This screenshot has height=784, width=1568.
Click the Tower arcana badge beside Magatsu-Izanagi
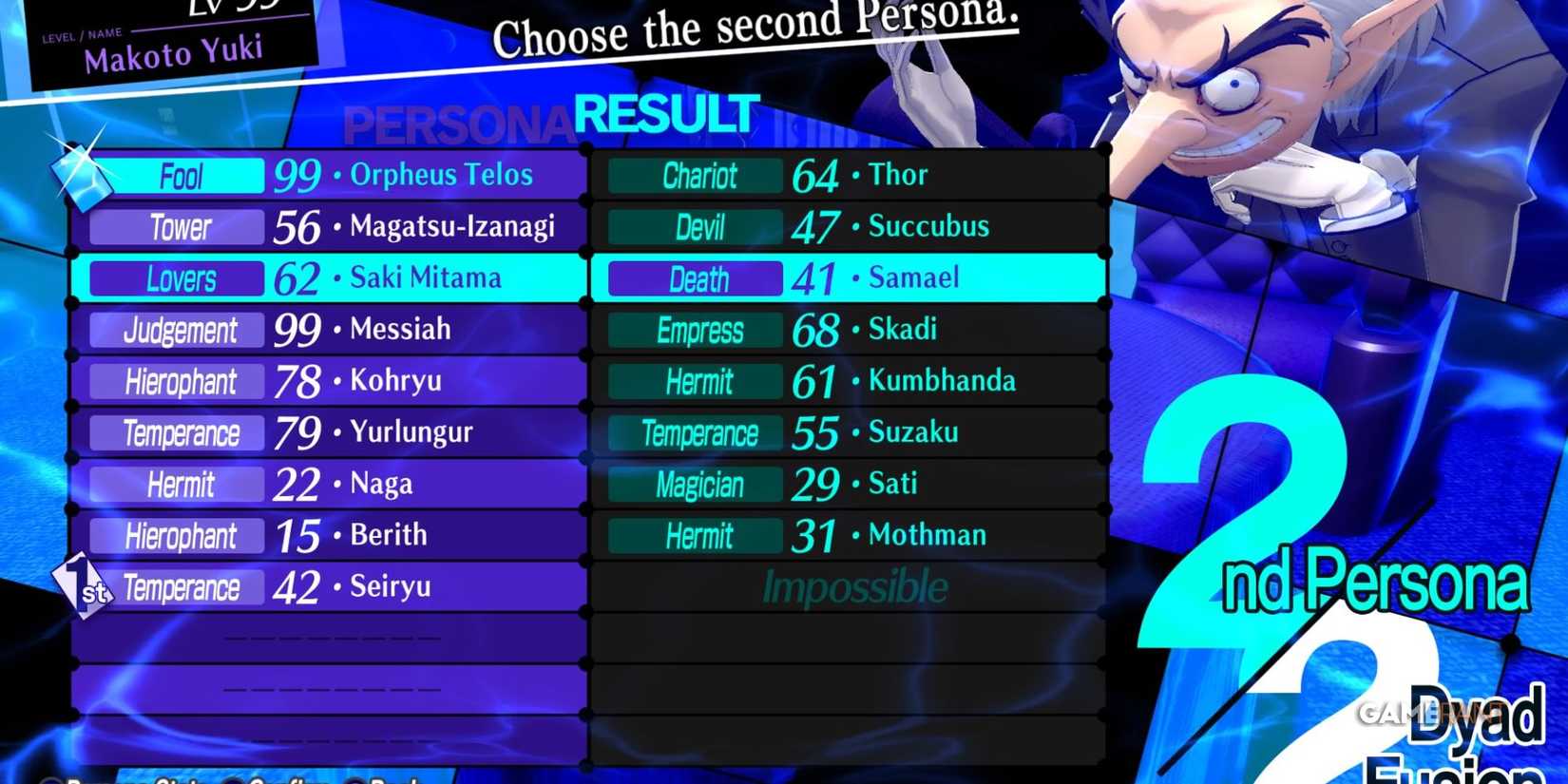(x=181, y=226)
